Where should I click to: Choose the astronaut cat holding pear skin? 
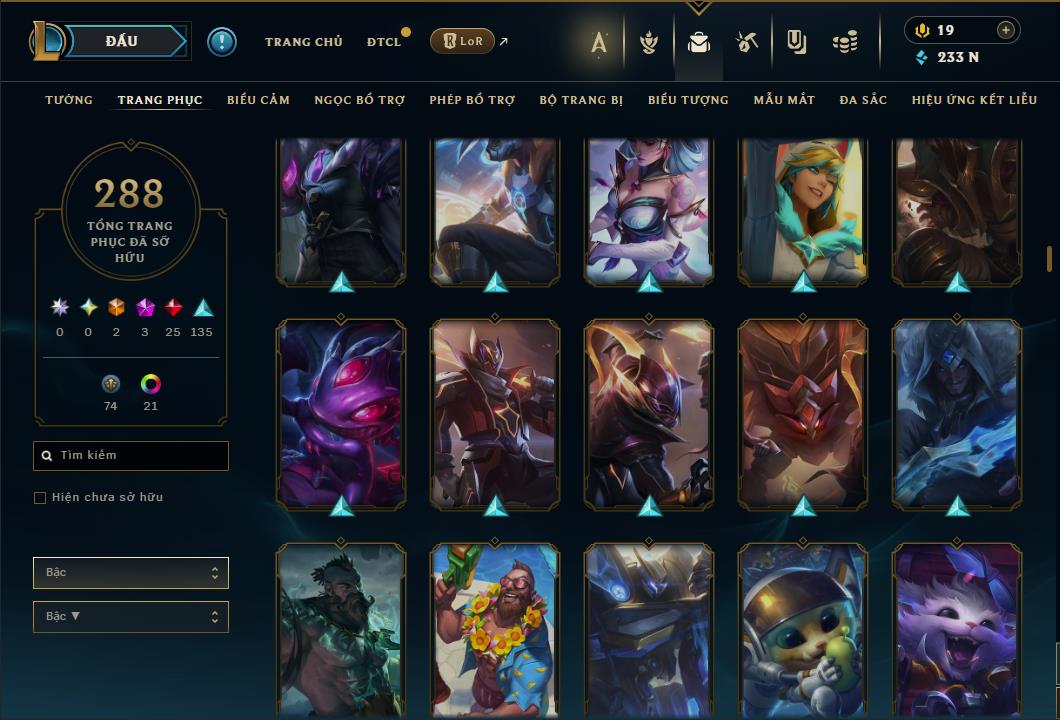pos(803,630)
